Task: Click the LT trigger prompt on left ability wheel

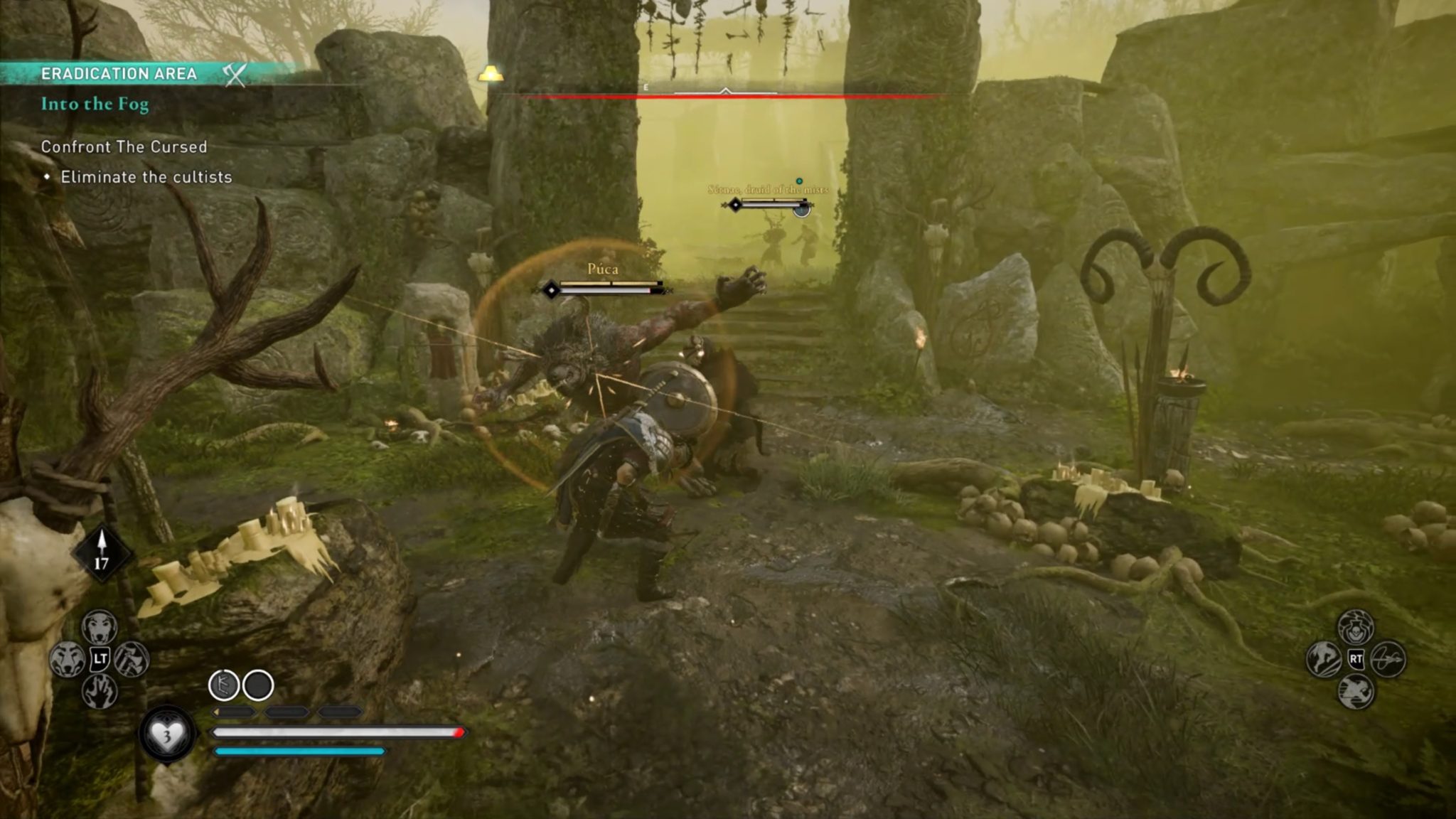Action: [x=100, y=658]
